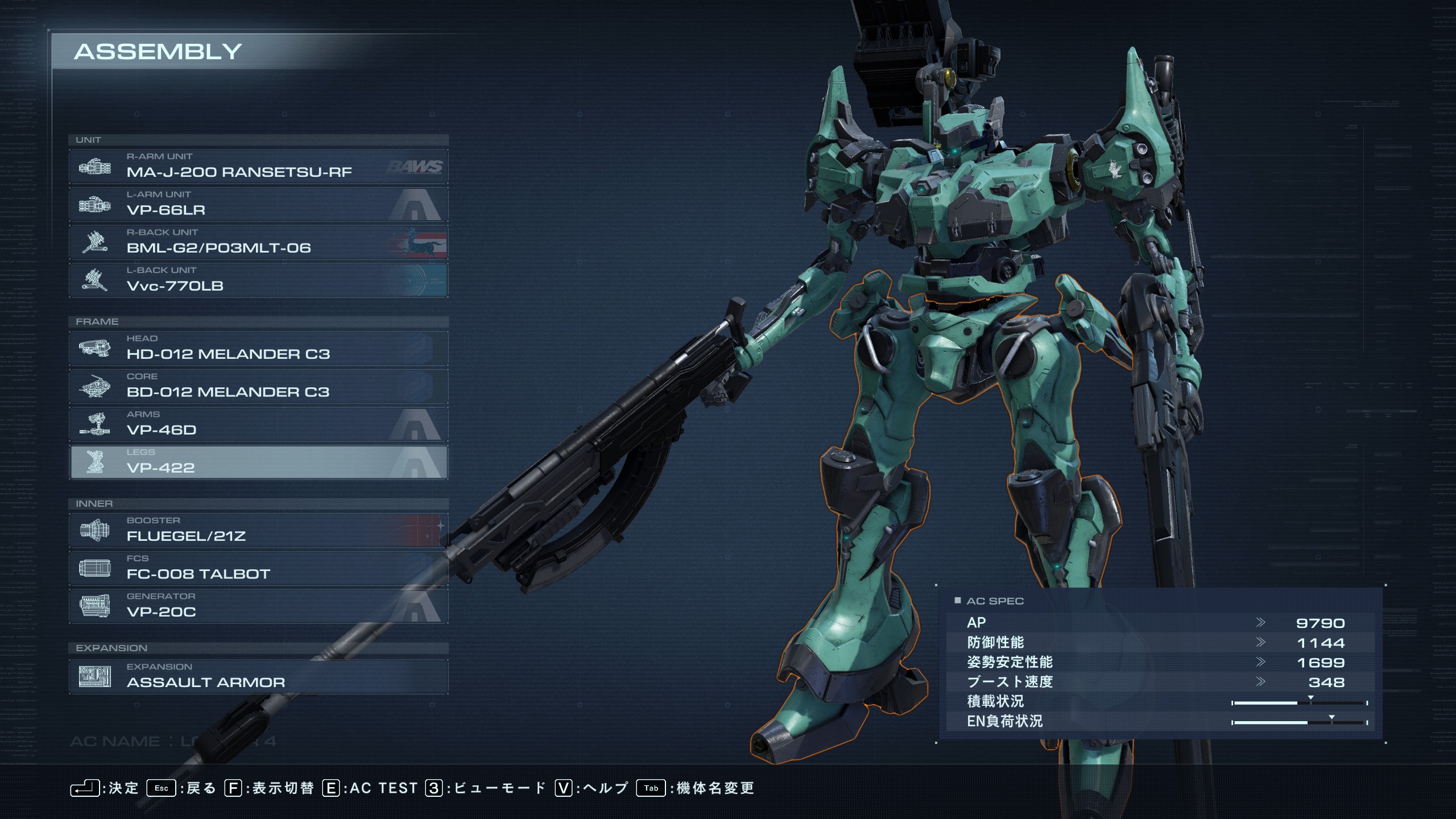Choose the BML-G2/P03MLT-06 right back unit

(x=258, y=242)
